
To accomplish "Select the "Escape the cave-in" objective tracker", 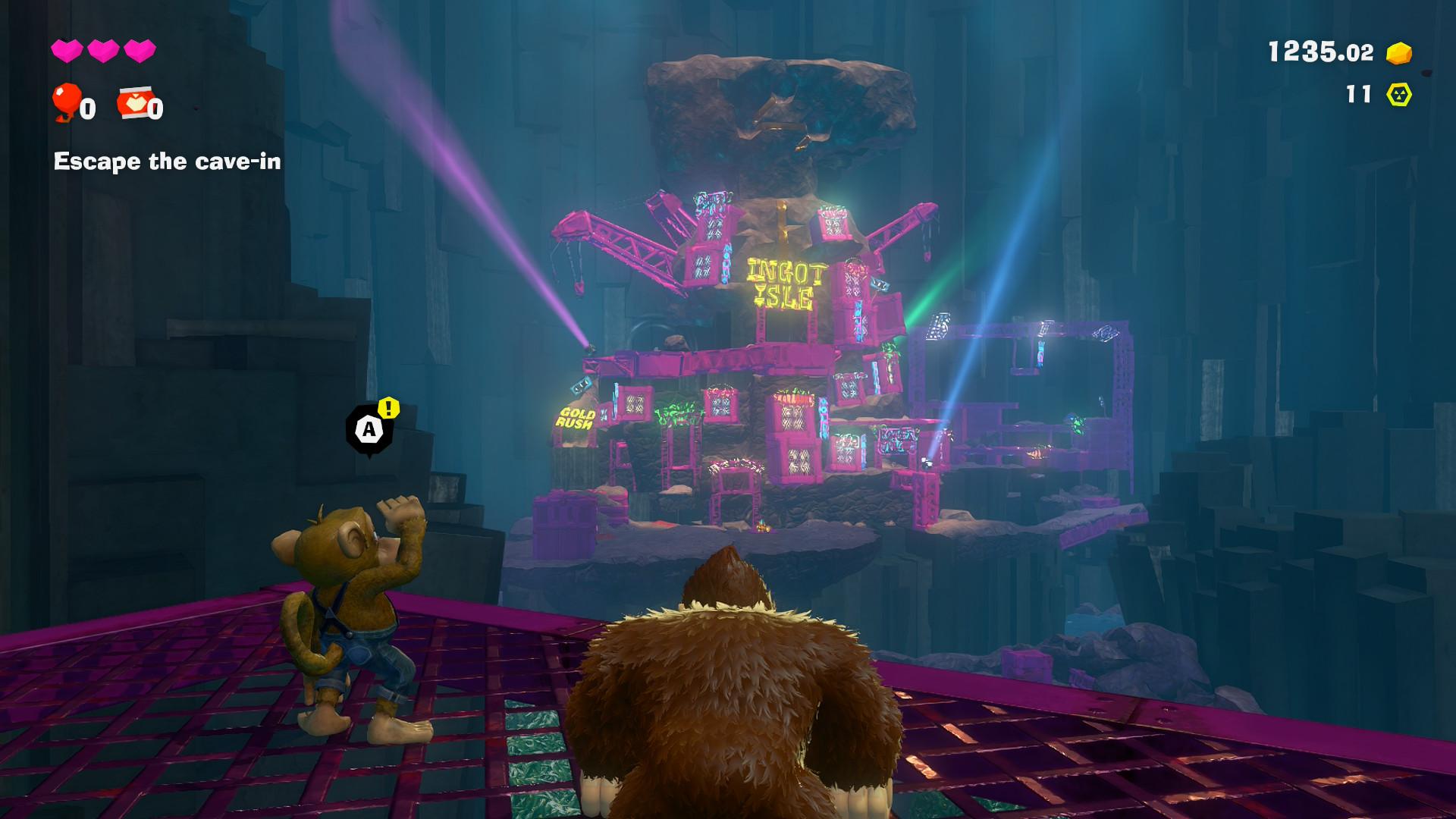I will point(167,162).
